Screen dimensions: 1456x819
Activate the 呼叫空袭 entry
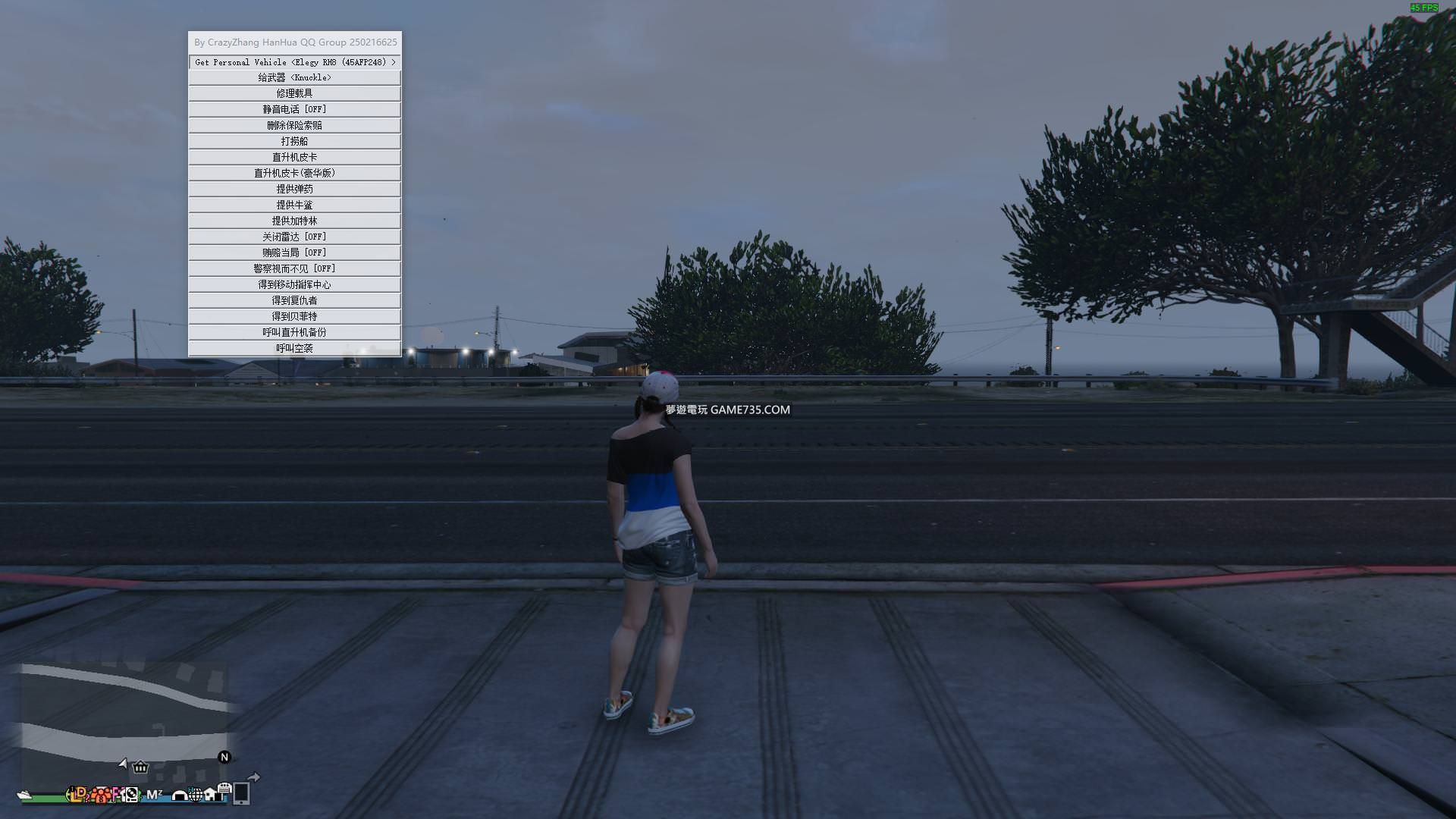tap(294, 348)
